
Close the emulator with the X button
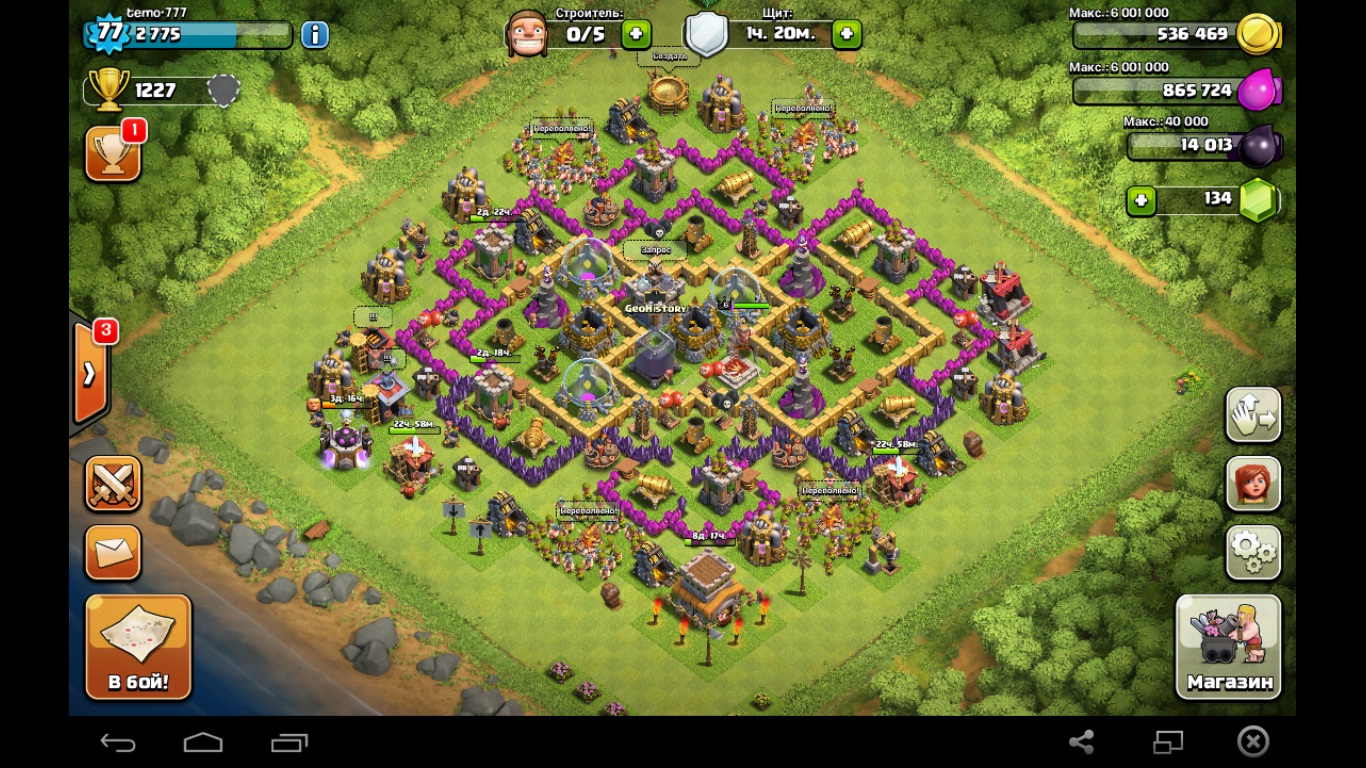[x=1253, y=741]
